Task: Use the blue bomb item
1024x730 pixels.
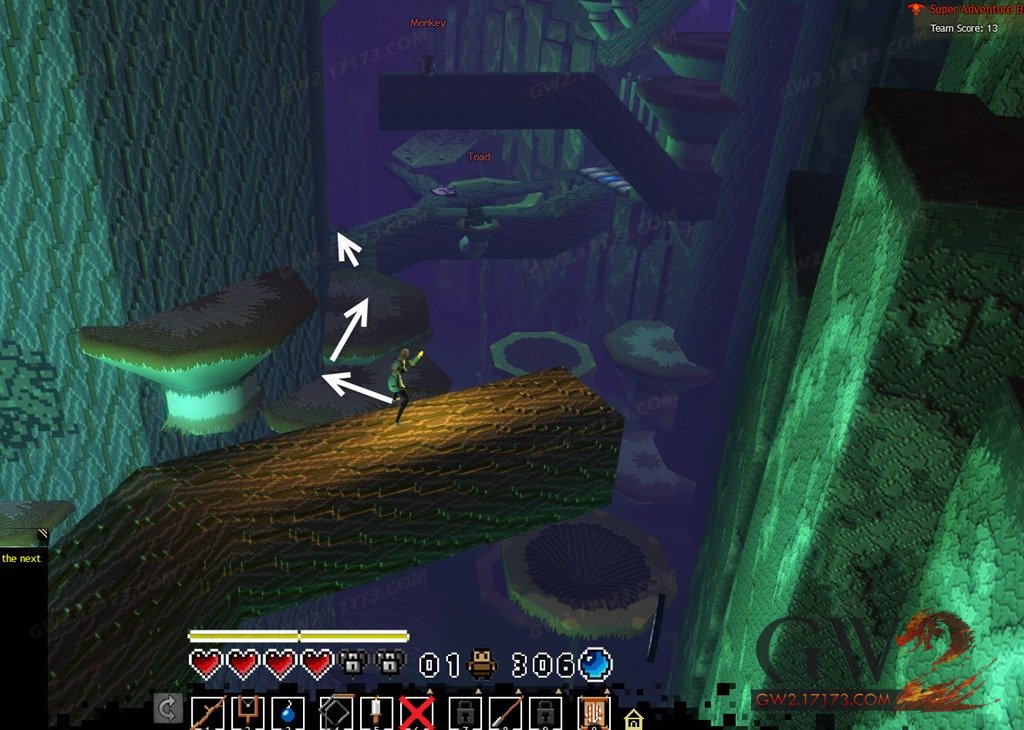Action: (288, 713)
